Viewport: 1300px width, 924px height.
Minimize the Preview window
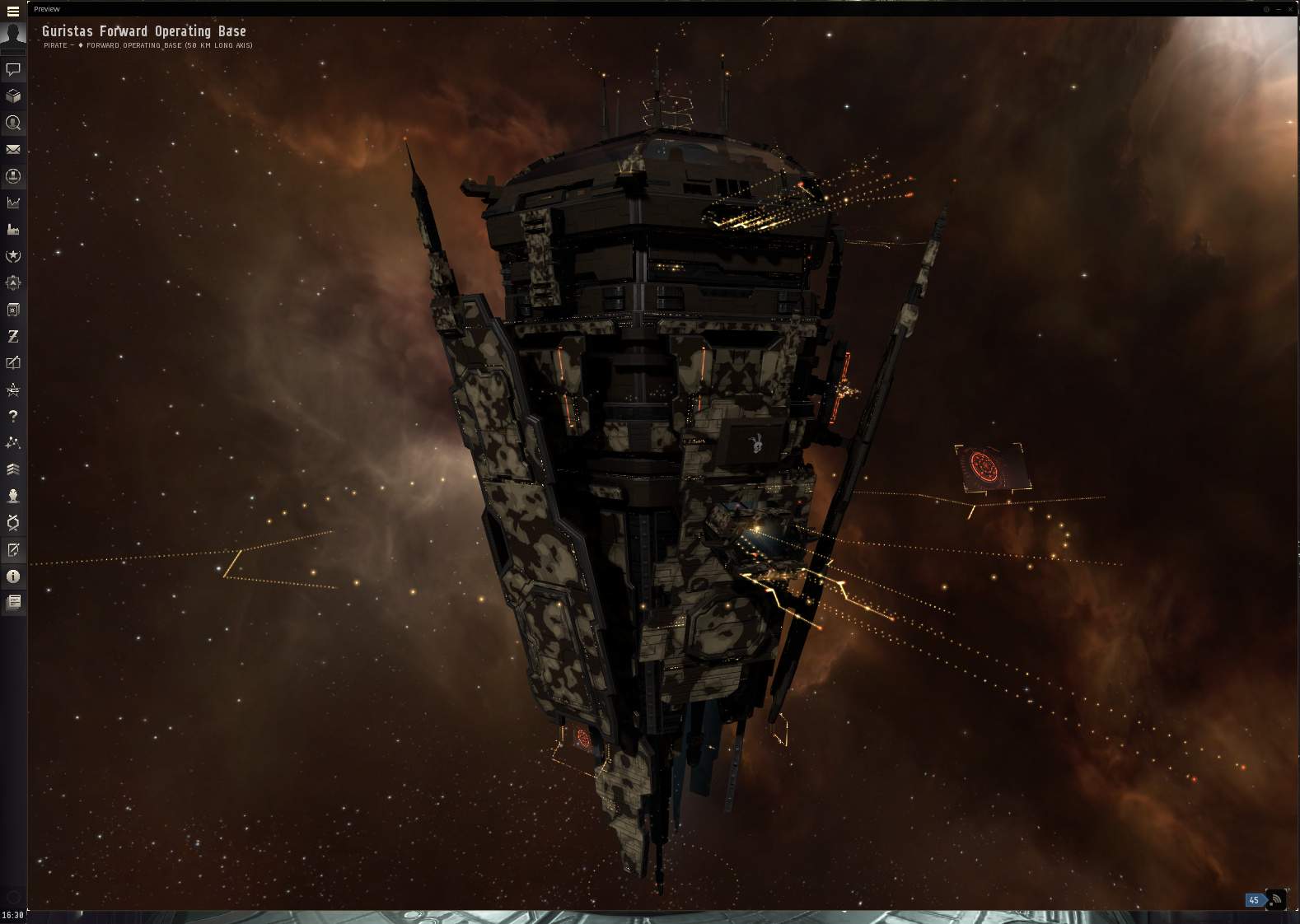pos(1279,9)
